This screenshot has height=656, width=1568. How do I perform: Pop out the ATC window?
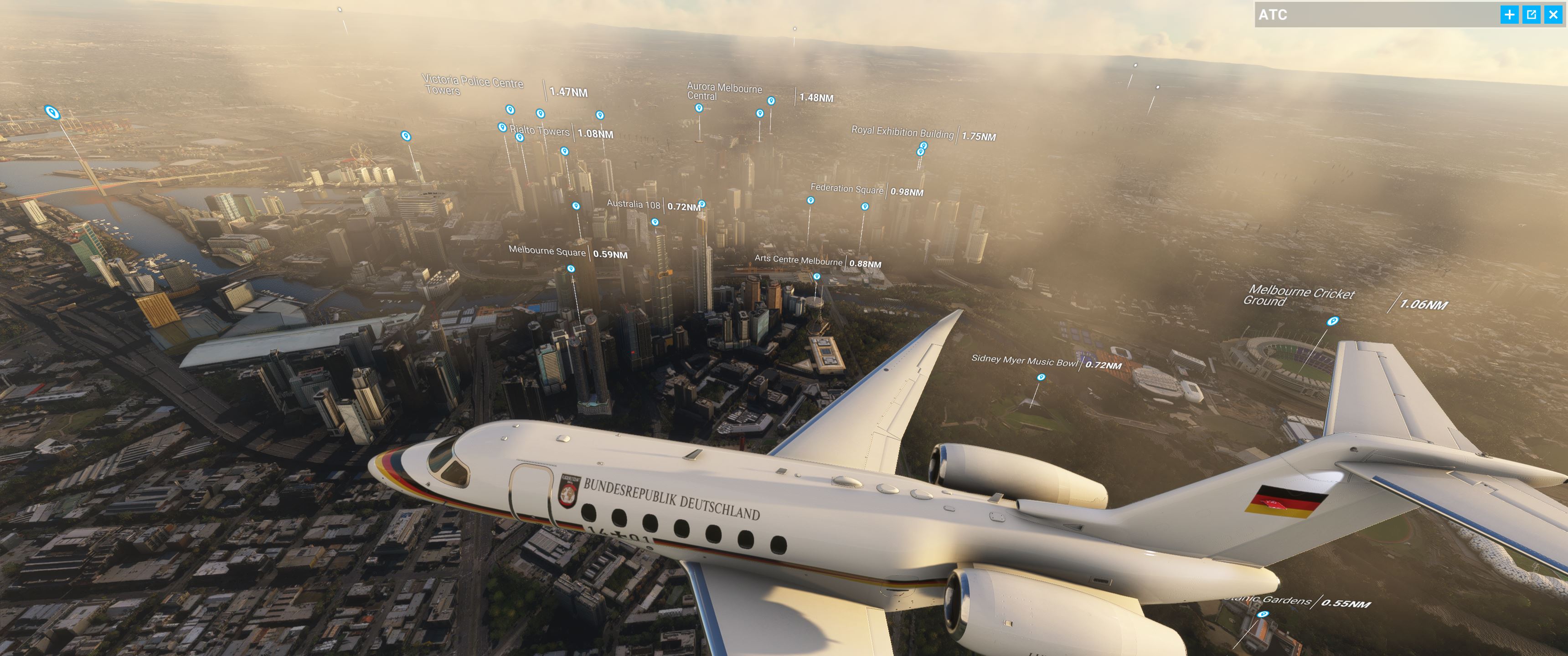click(x=1531, y=15)
